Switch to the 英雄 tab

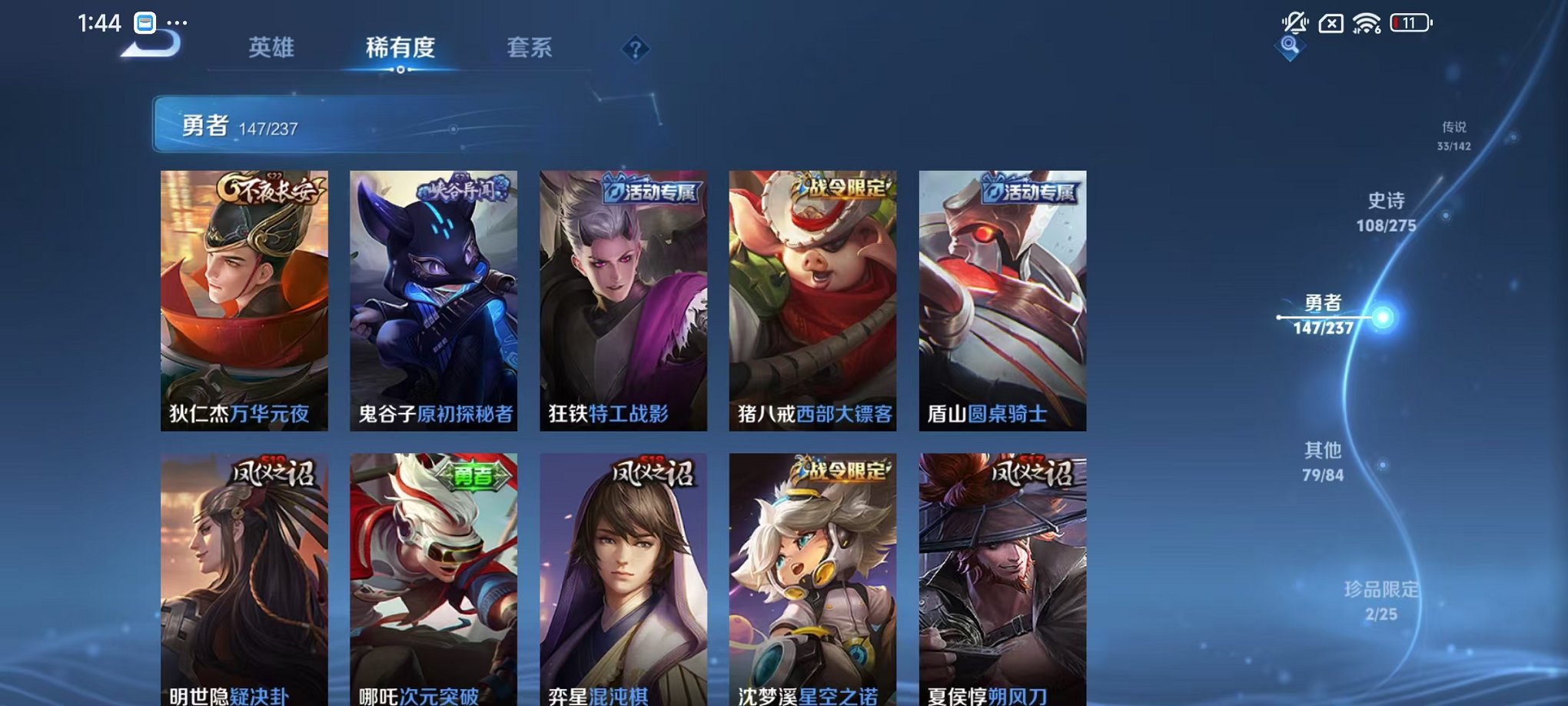pos(273,48)
